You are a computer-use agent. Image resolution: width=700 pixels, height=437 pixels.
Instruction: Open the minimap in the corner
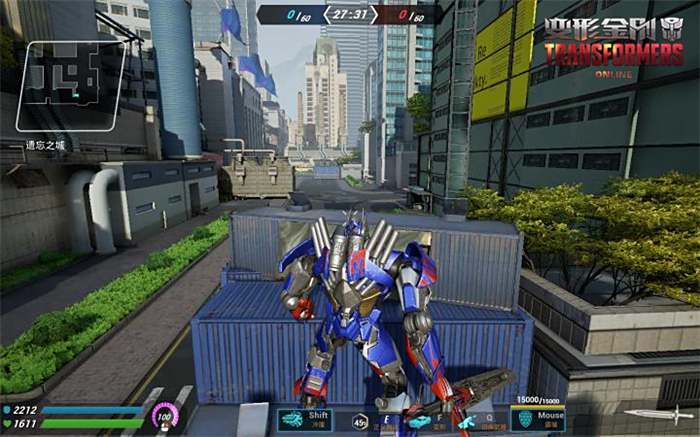tap(70, 86)
